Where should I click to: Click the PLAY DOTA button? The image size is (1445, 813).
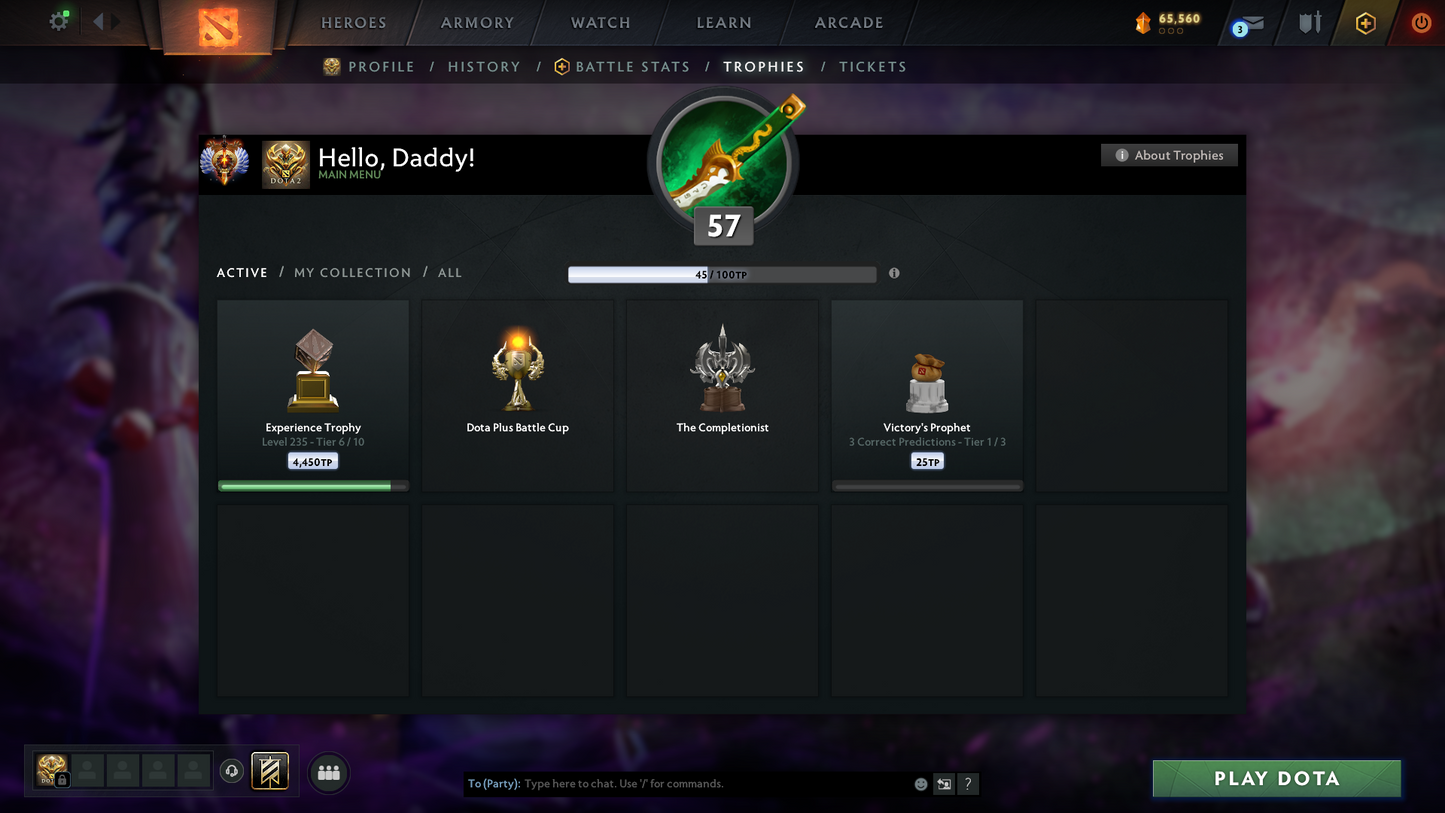tap(1276, 778)
